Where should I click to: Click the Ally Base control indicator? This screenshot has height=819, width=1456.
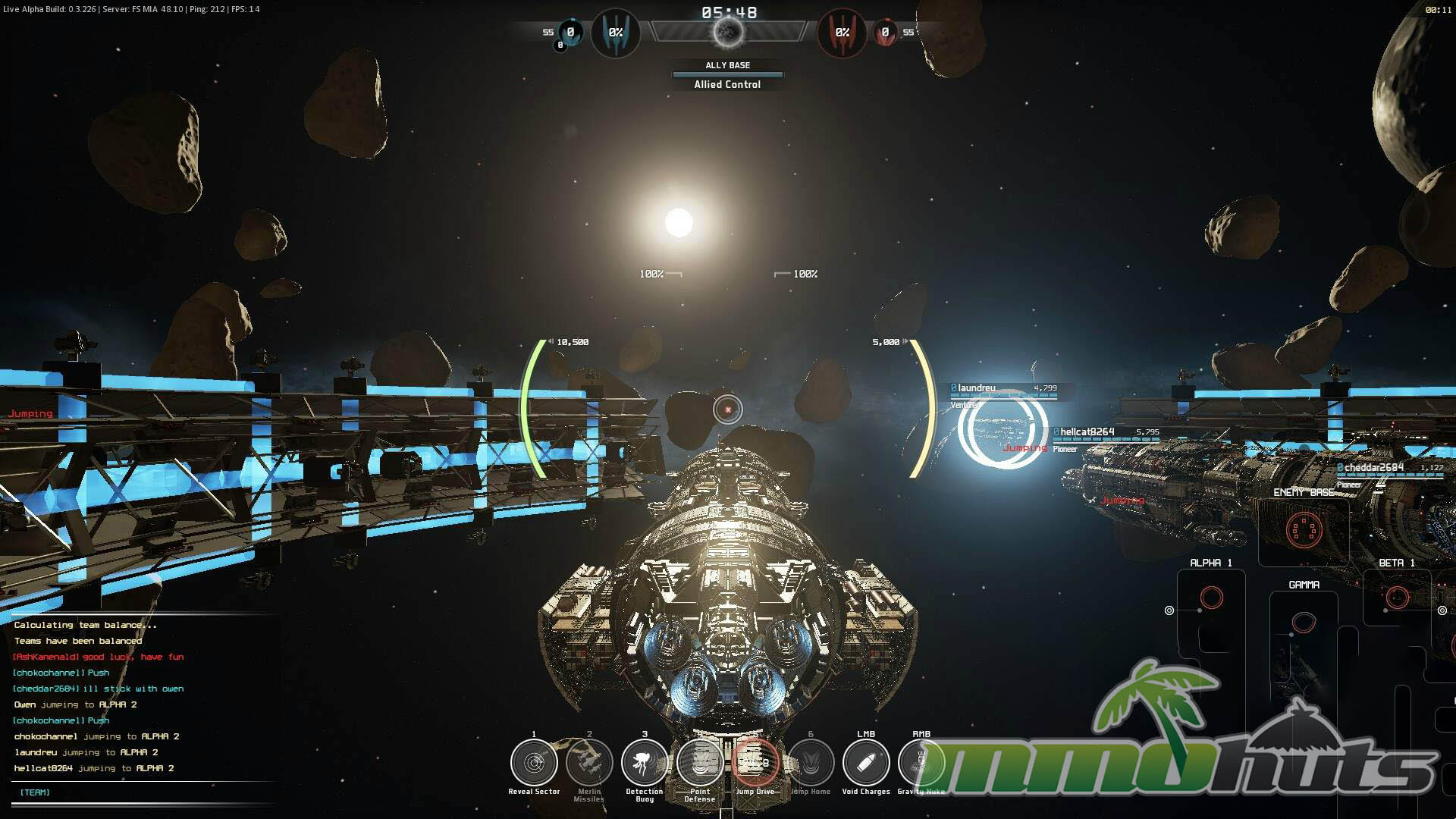[727, 75]
